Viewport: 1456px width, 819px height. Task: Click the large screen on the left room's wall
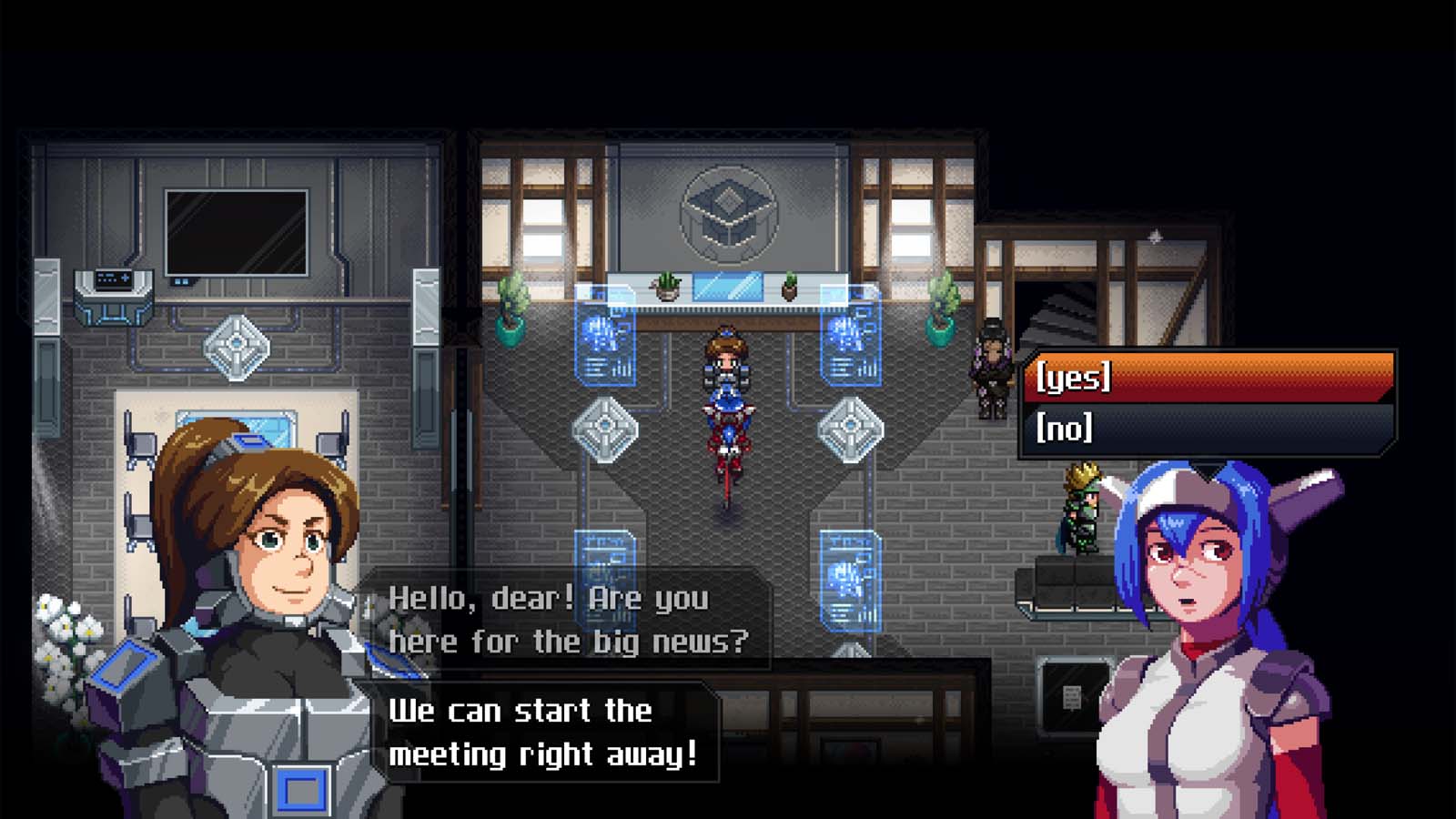click(x=237, y=232)
